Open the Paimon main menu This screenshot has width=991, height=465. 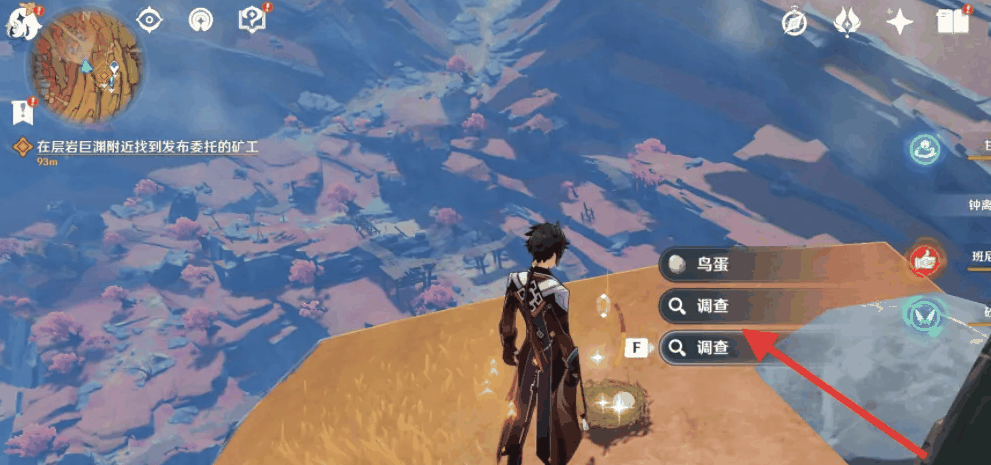(x=18, y=24)
